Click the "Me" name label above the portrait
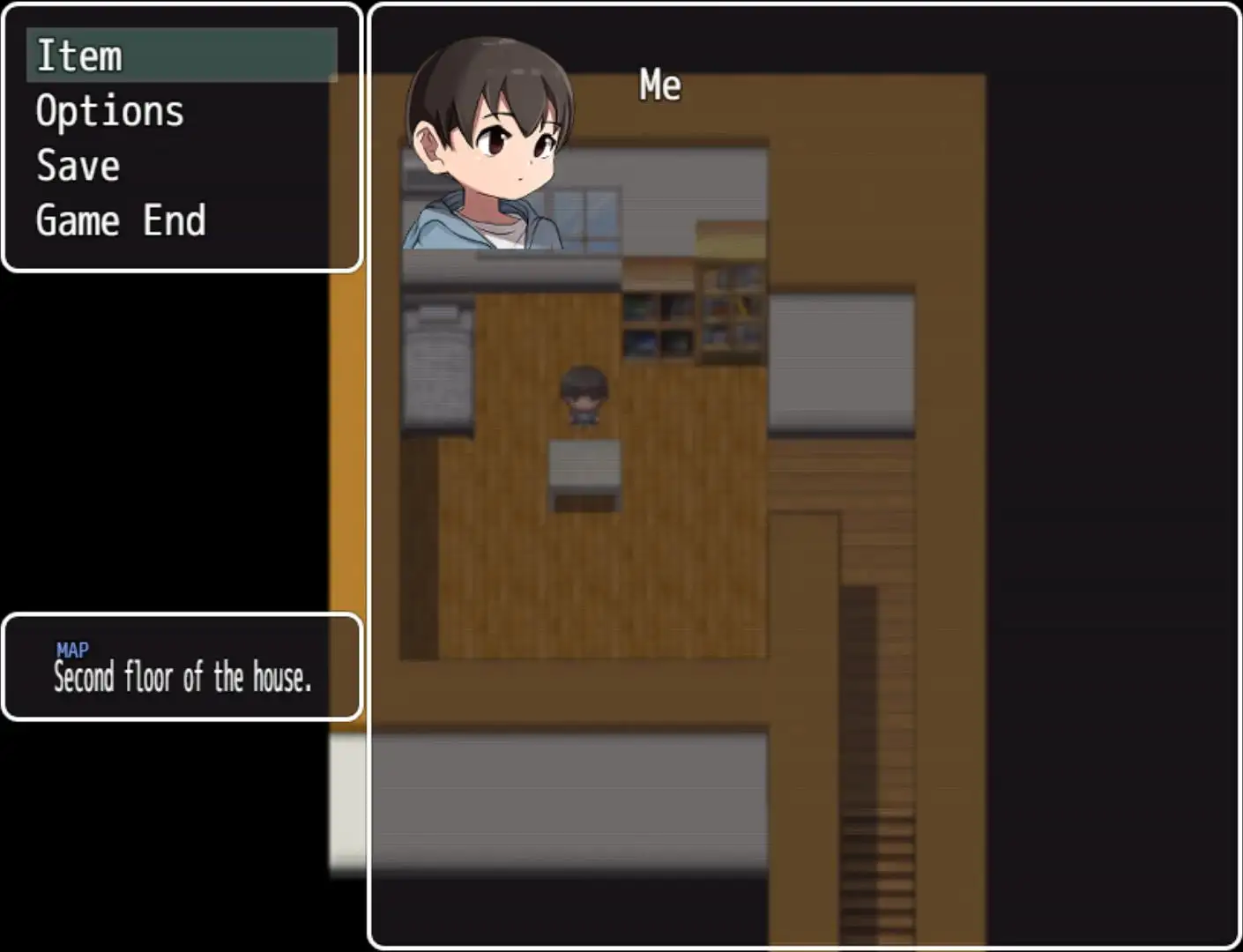Image resolution: width=1243 pixels, height=952 pixels. (x=659, y=85)
